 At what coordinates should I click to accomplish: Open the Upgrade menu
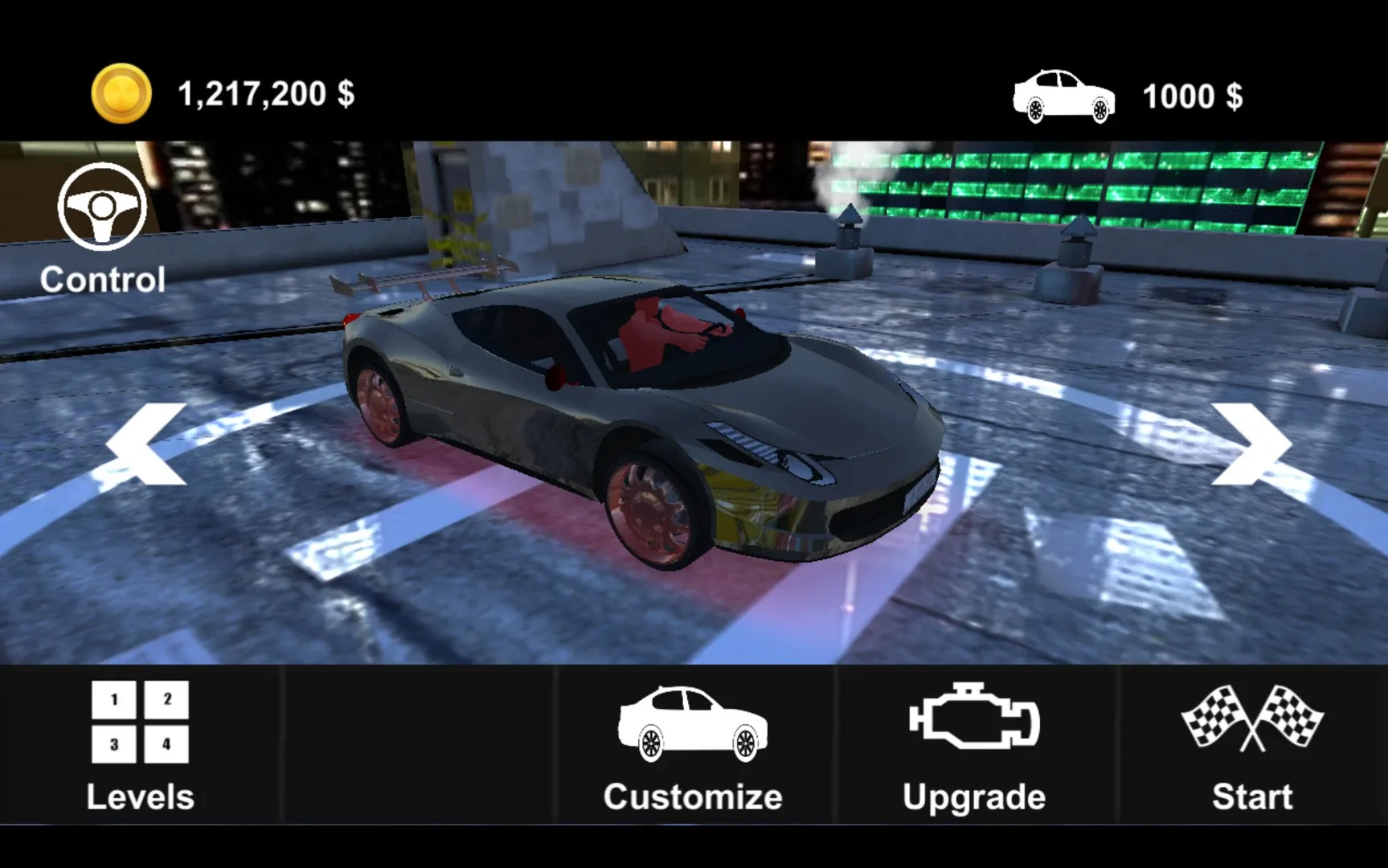point(974,796)
